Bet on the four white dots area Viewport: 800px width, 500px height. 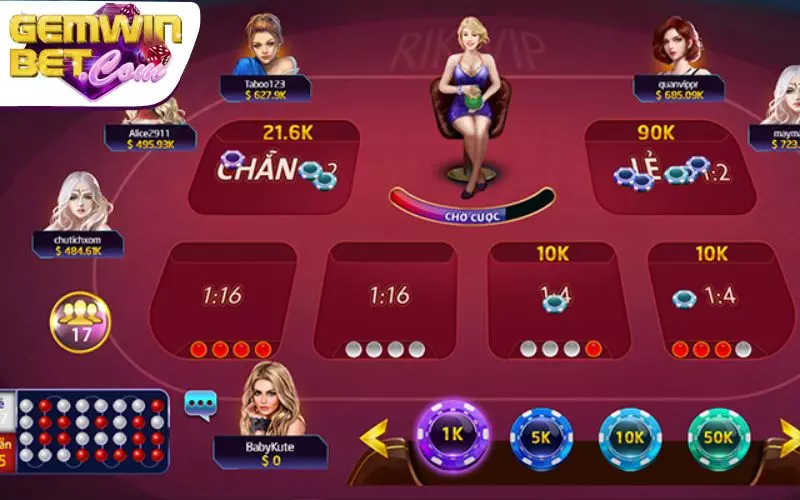[x=385, y=298]
